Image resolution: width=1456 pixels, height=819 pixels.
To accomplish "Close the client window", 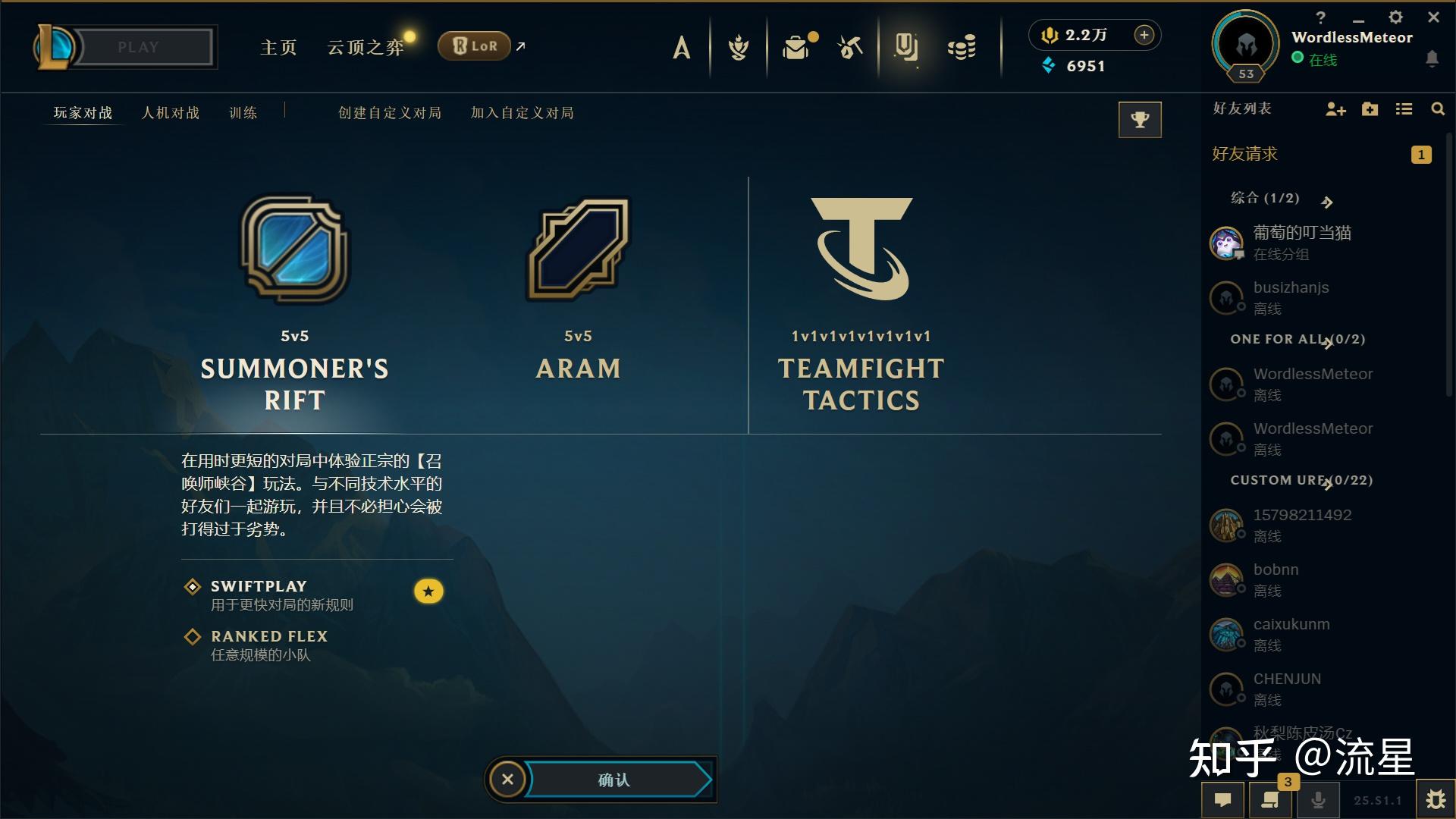I will pos(1433,17).
